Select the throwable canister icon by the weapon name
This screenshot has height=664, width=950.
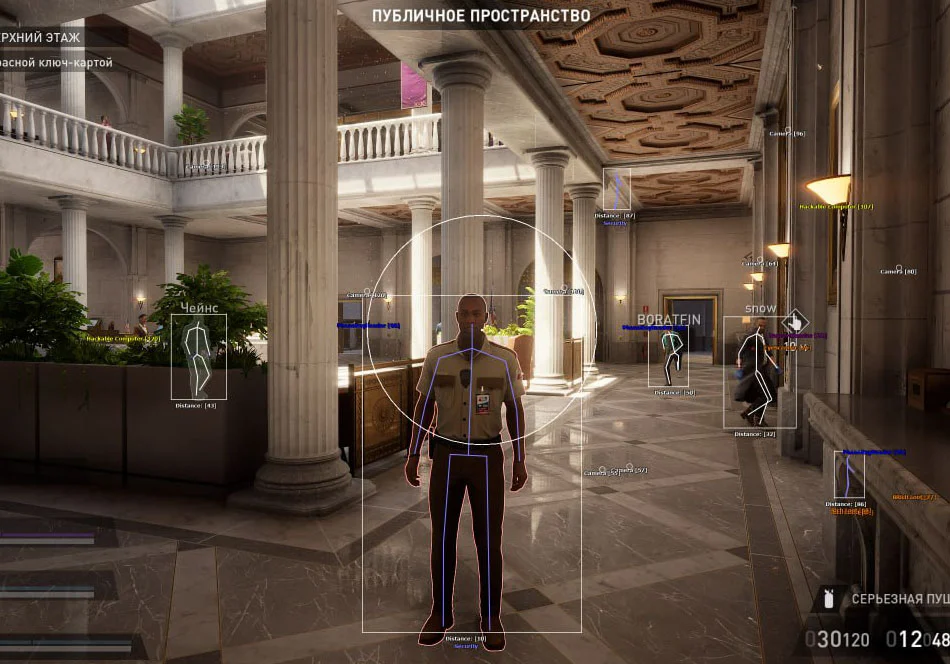(x=829, y=600)
